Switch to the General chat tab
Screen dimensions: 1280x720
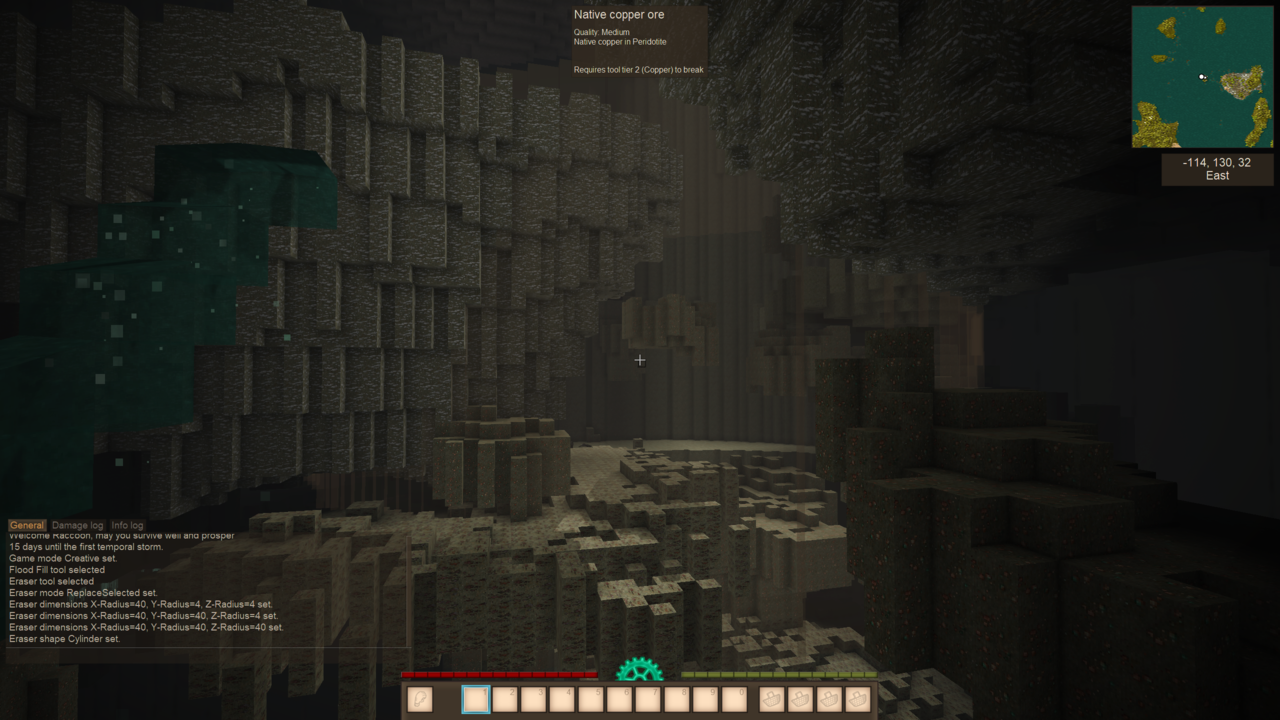(27, 525)
